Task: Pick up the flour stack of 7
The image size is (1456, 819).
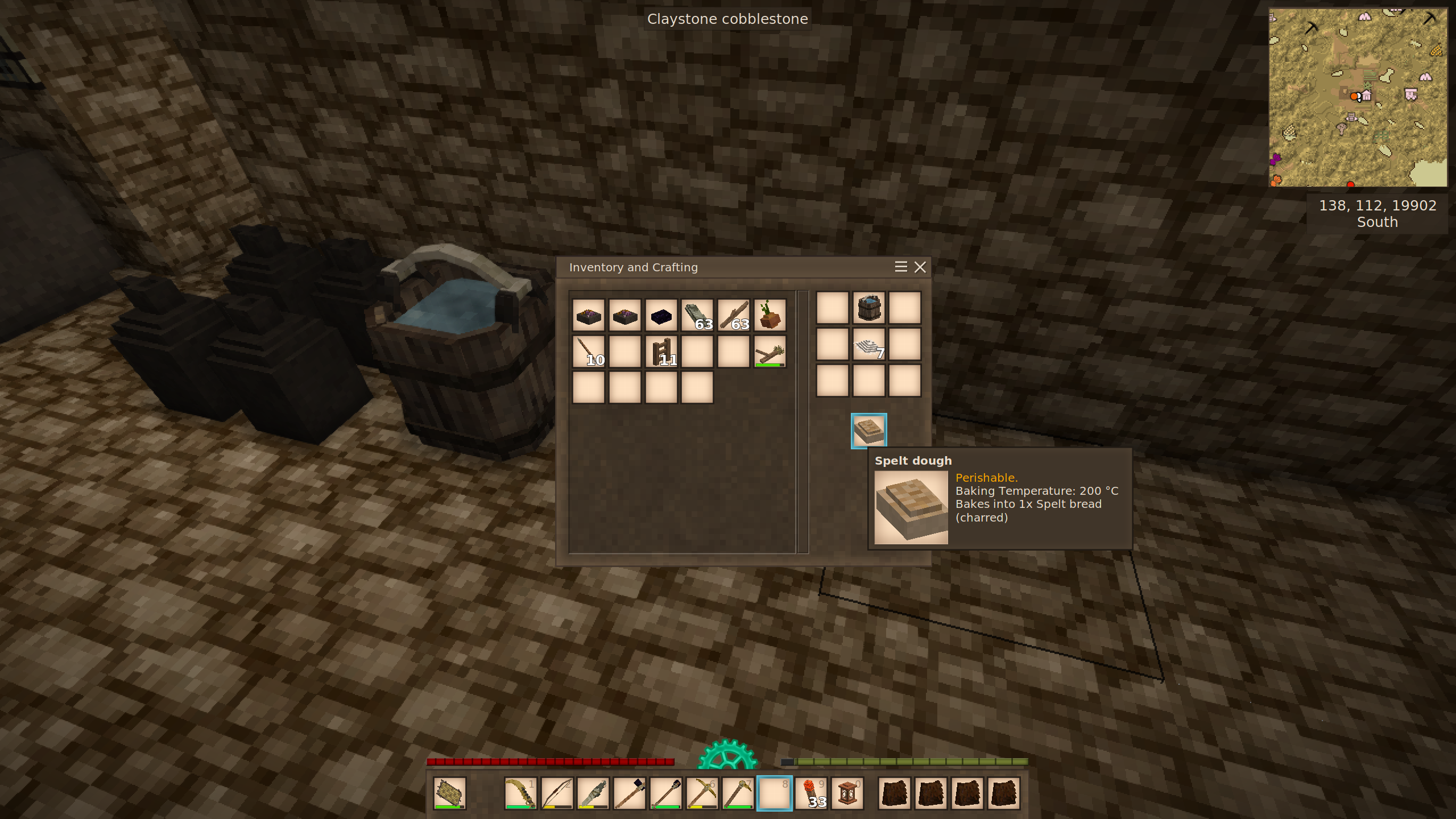Action: 868,345
